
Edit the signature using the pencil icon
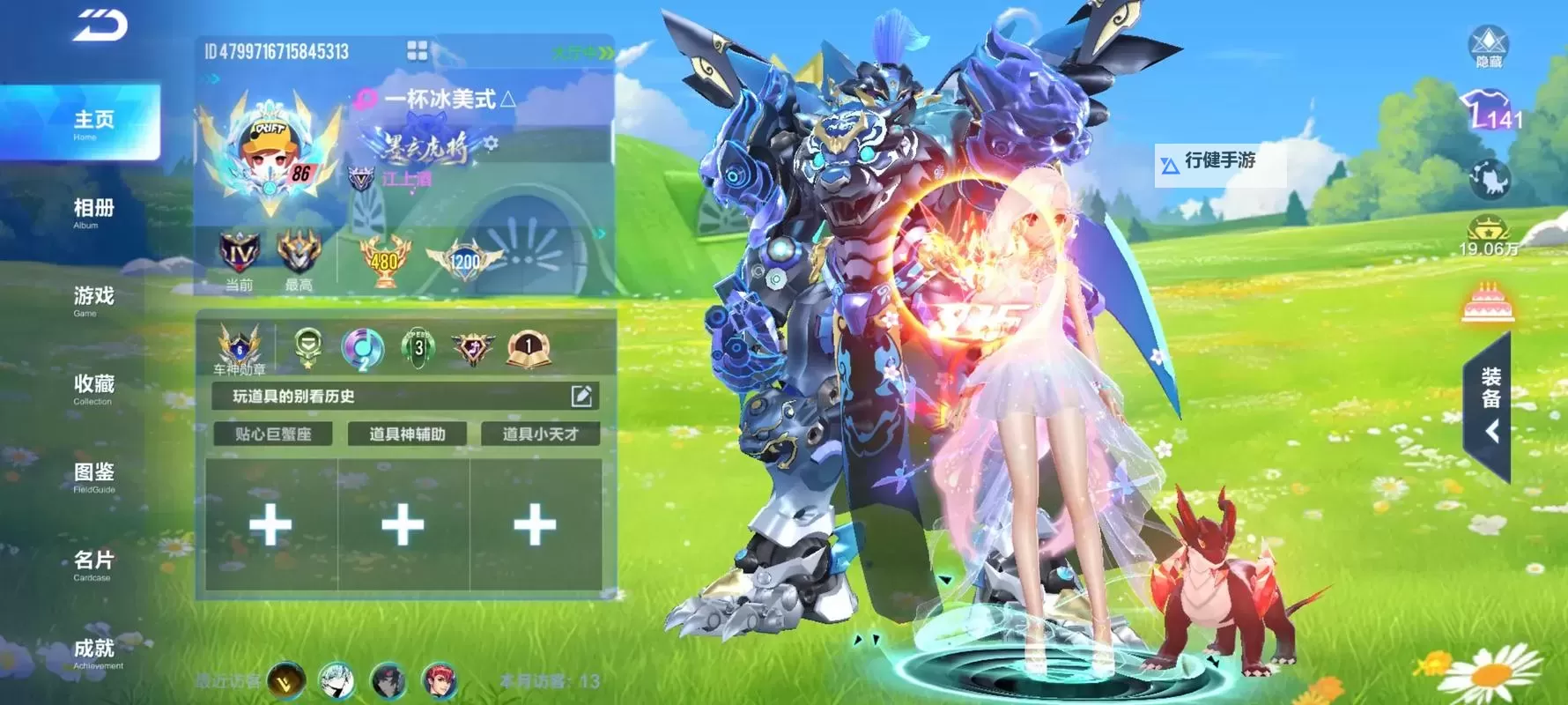581,397
